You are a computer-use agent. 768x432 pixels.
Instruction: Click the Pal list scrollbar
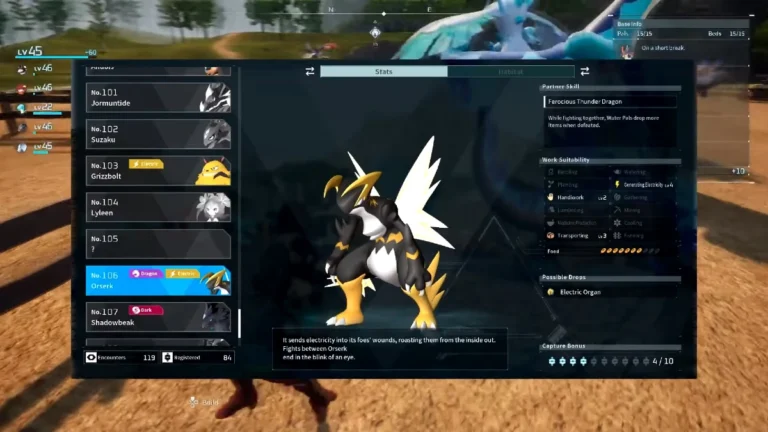238,322
